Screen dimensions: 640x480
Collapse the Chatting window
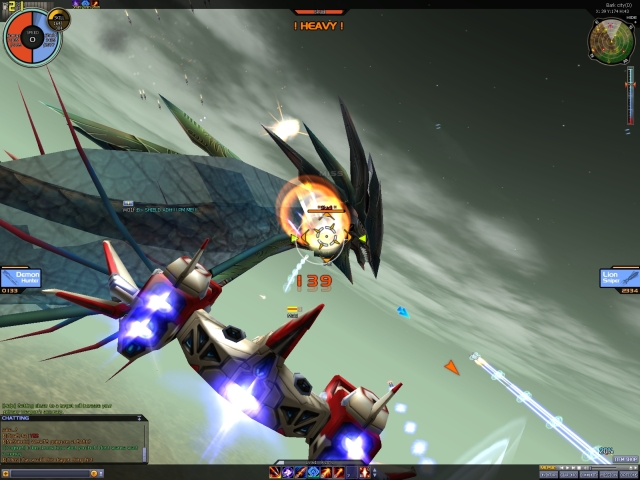coord(140,418)
